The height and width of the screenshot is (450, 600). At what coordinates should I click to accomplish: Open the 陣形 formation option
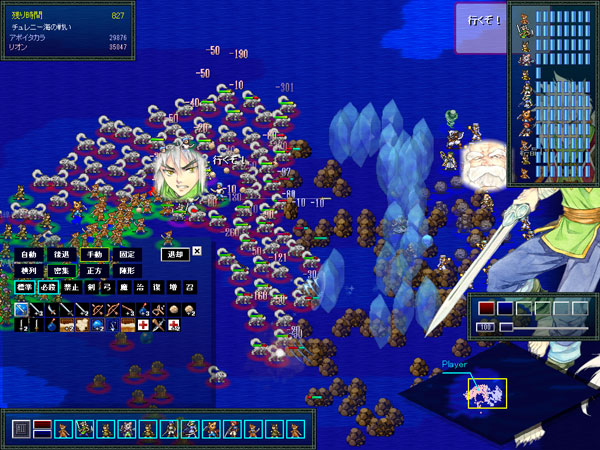click(125, 271)
